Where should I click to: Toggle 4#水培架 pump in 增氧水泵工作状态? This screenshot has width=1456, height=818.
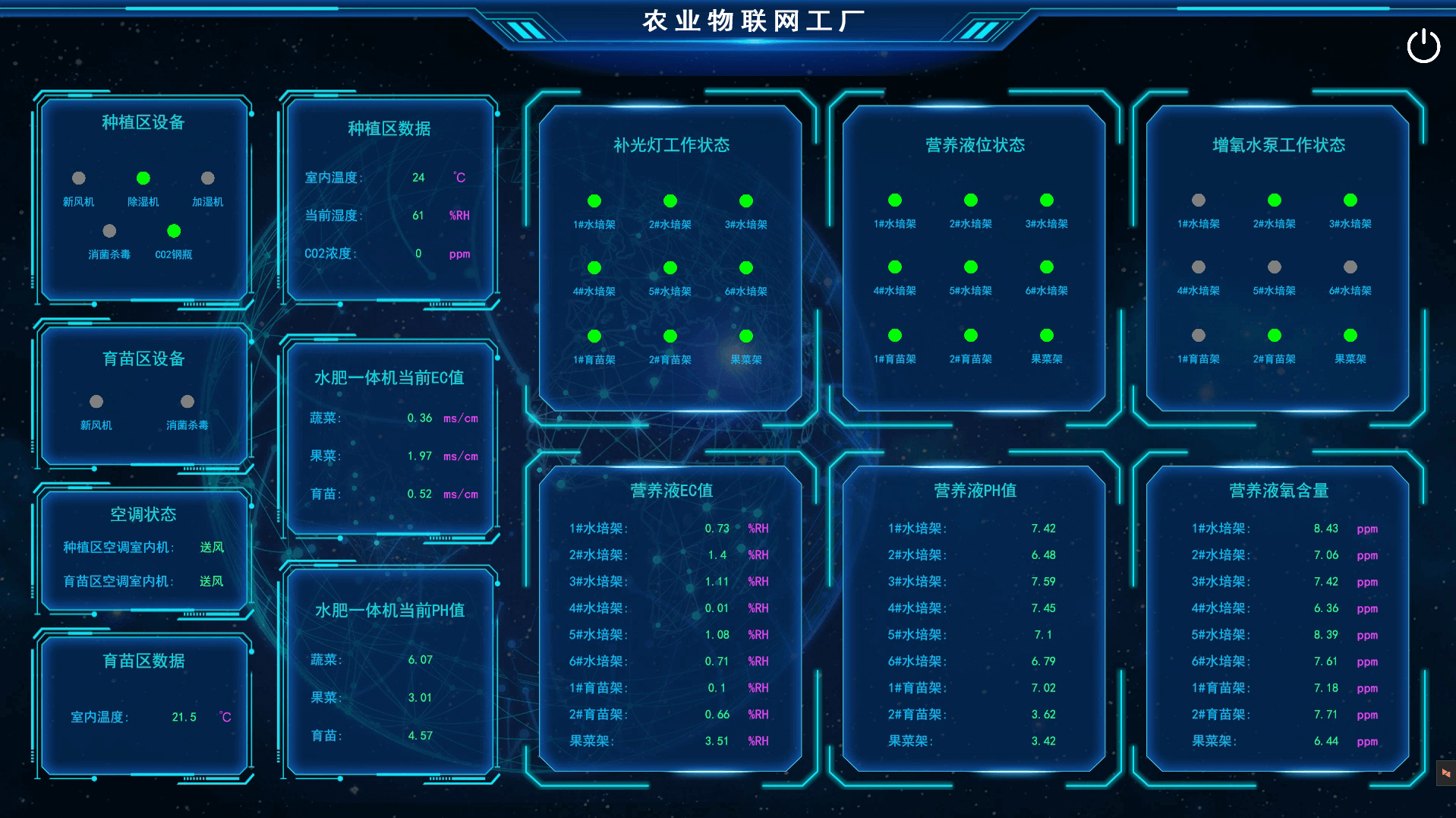(x=1198, y=267)
